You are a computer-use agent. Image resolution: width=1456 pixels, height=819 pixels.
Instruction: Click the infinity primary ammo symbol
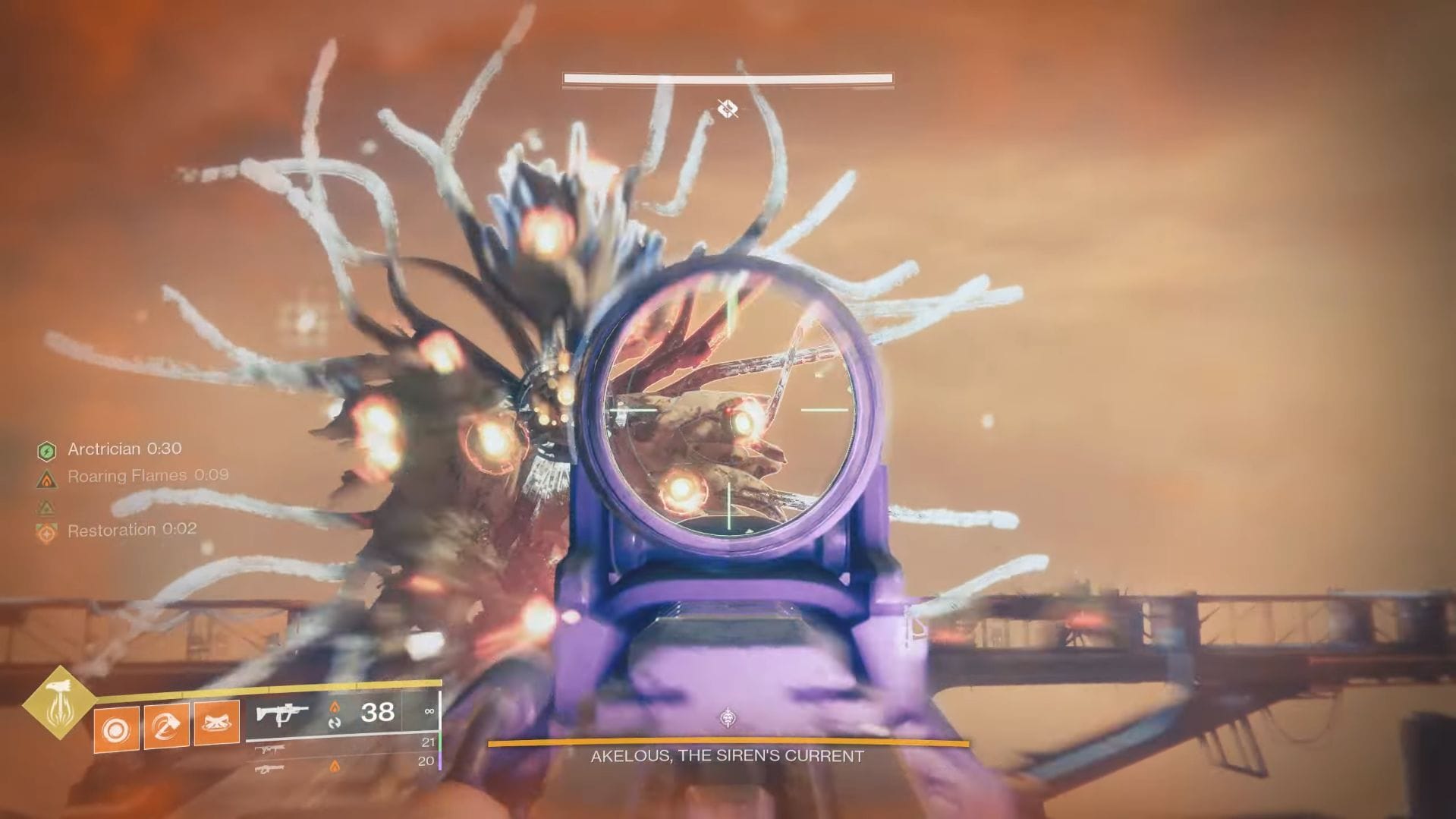(431, 712)
